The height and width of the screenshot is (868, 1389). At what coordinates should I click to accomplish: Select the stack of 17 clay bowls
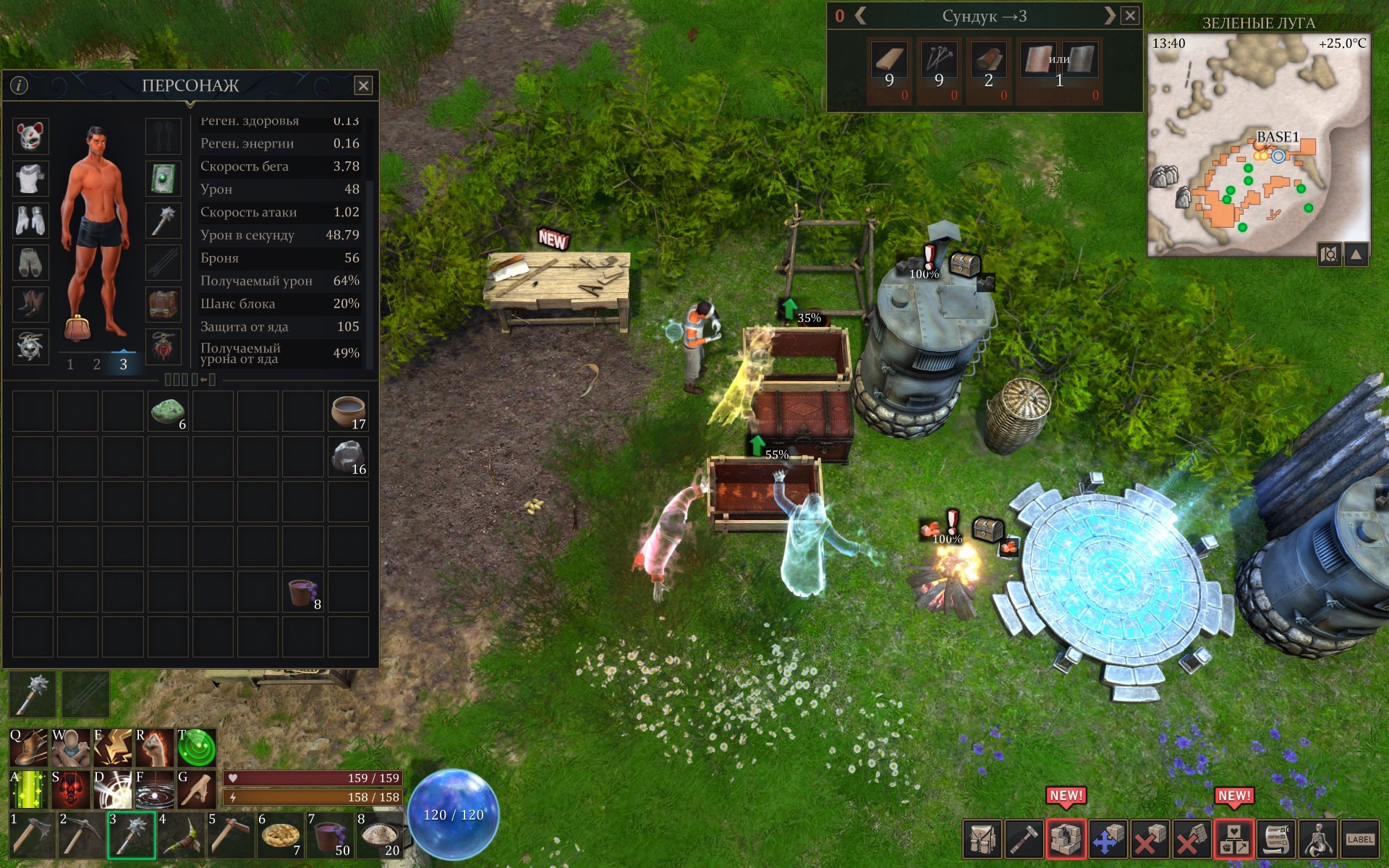click(348, 412)
